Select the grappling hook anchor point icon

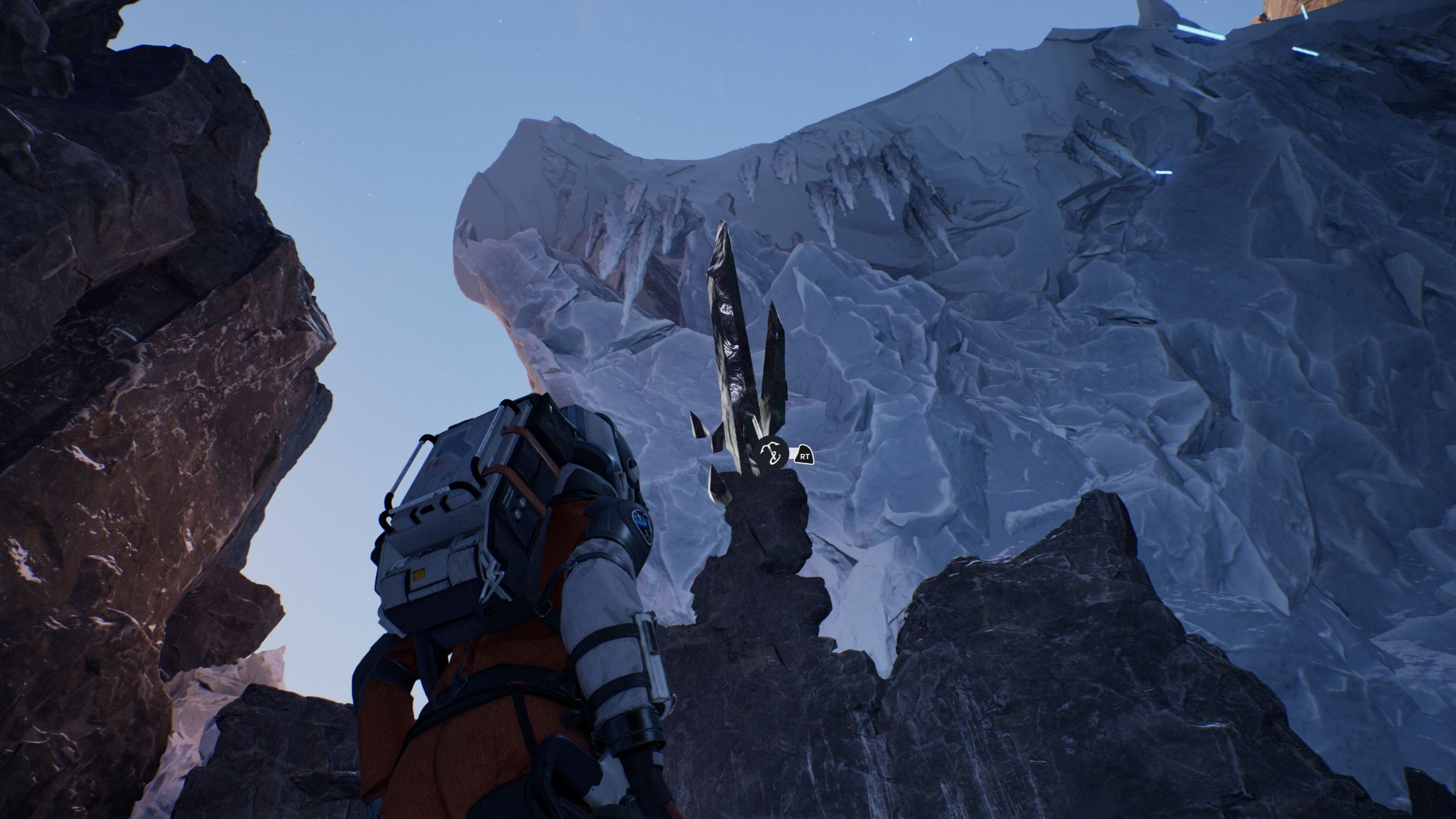tap(772, 454)
